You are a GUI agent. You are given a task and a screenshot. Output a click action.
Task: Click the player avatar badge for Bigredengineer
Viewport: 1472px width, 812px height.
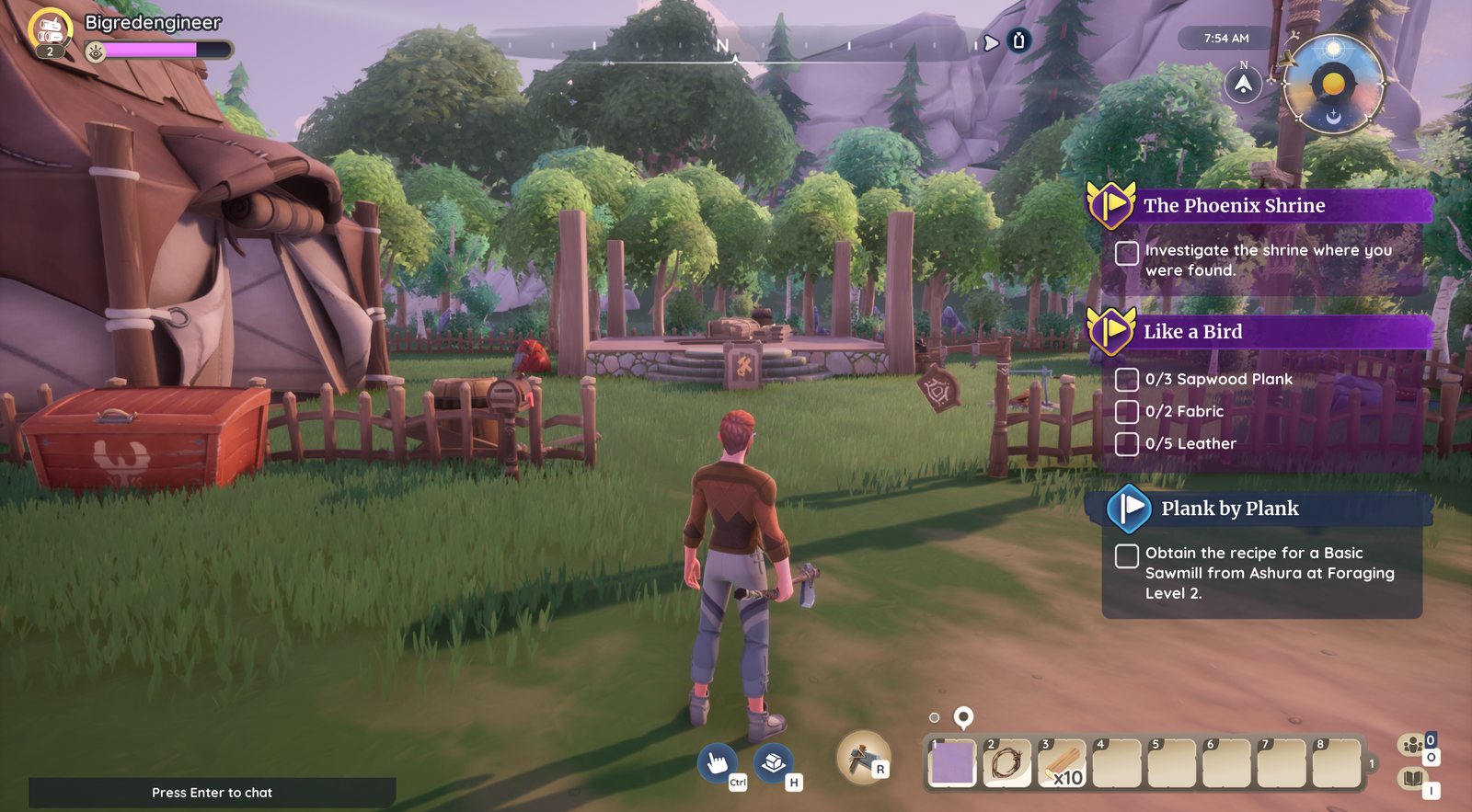pos(51,30)
